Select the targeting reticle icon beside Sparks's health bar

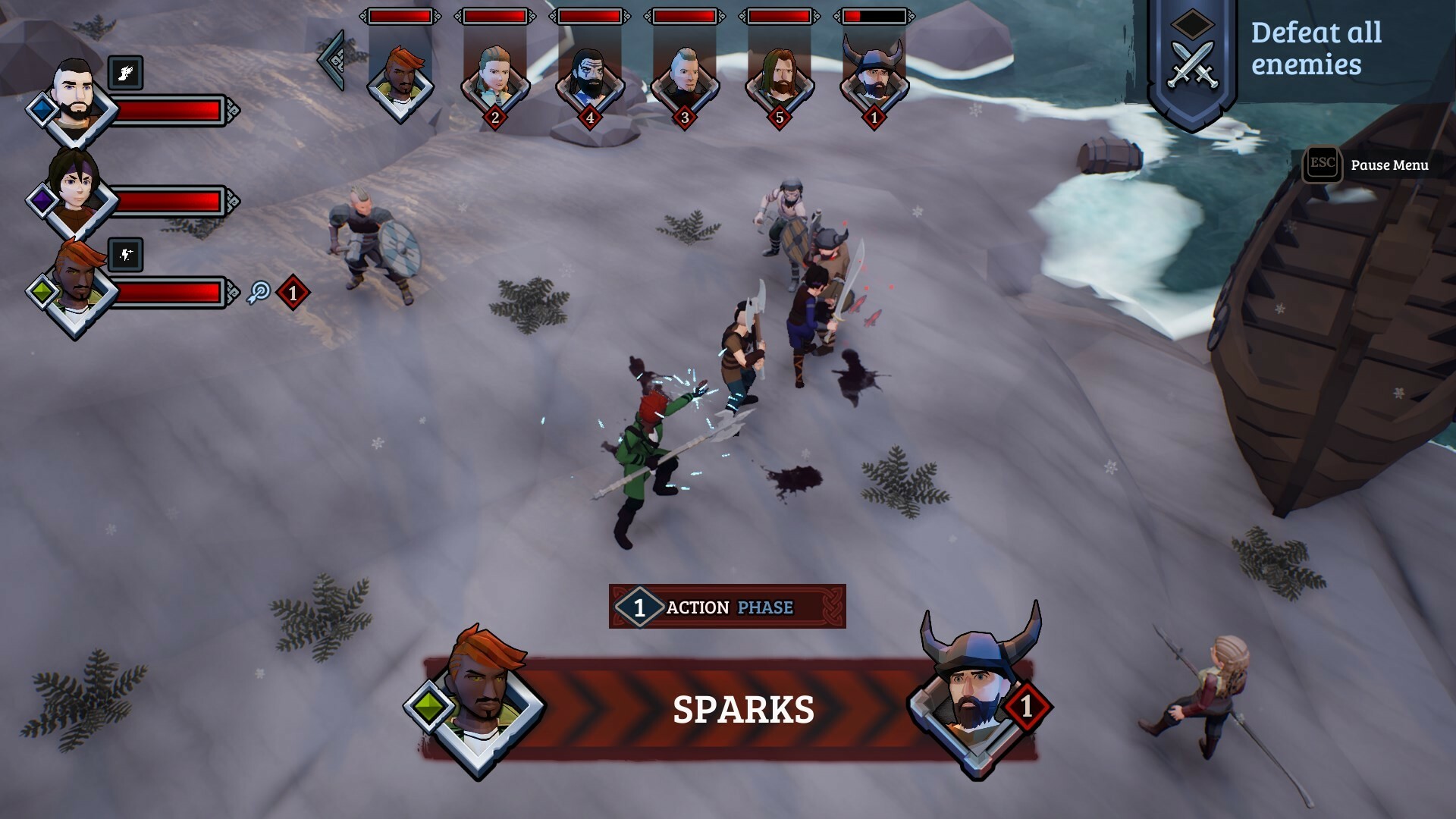pos(258,292)
